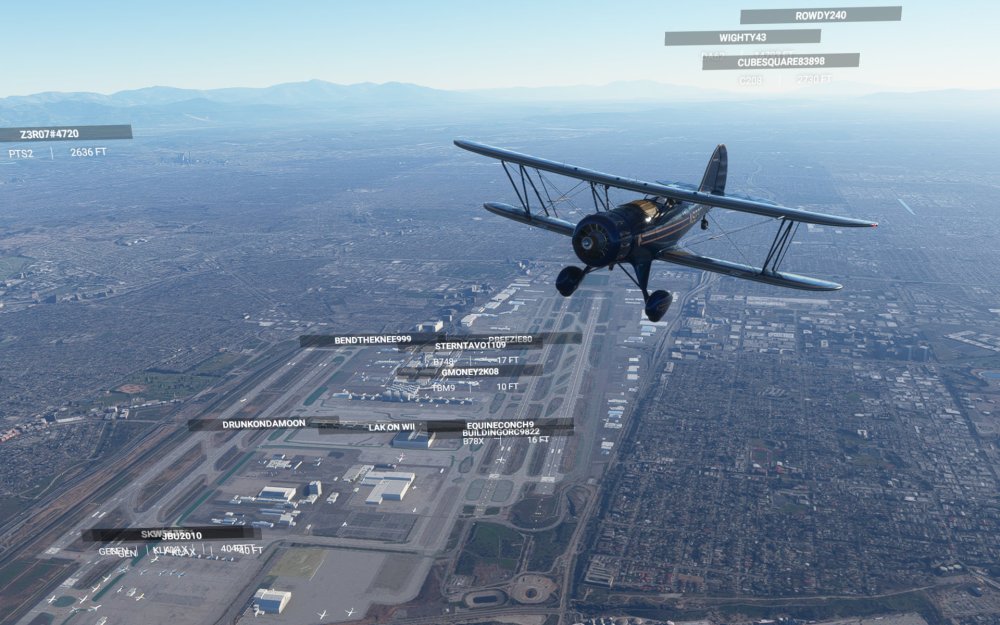The image size is (1000, 625).
Task: Click the WIGHTY43 player nameplate
Action: coord(742,37)
